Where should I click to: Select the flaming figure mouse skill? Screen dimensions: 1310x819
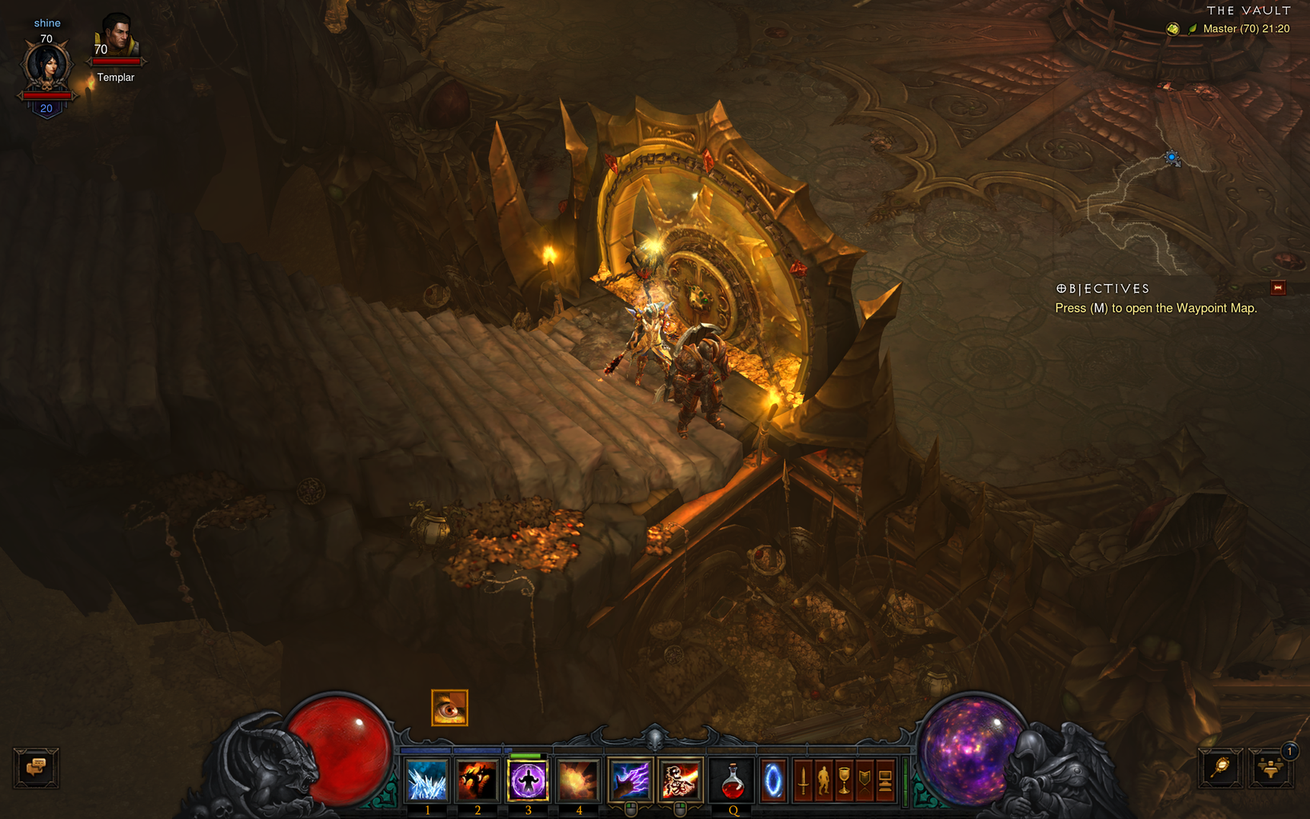click(680, 780)
